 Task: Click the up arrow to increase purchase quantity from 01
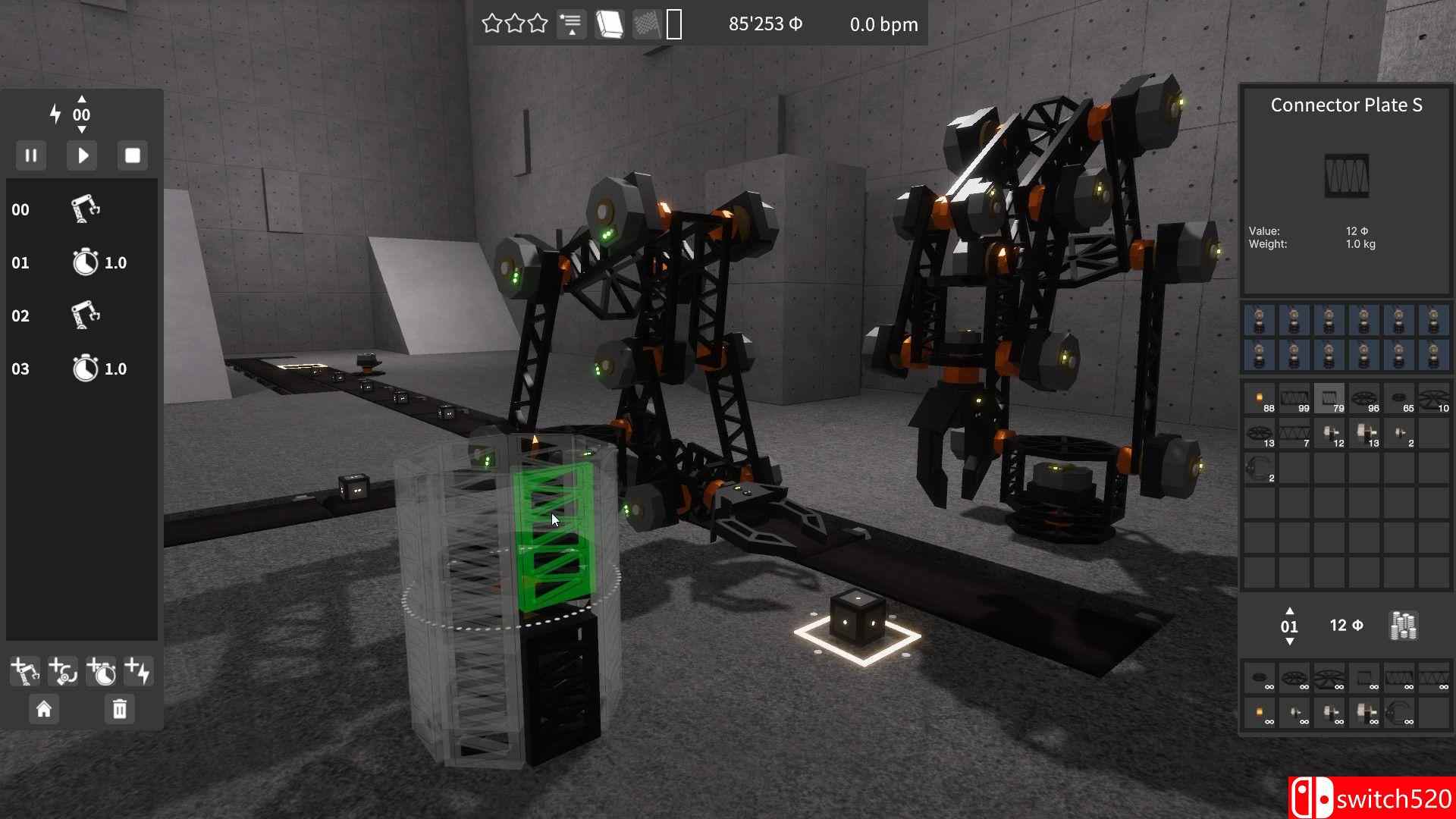[x=1291, y=613]
